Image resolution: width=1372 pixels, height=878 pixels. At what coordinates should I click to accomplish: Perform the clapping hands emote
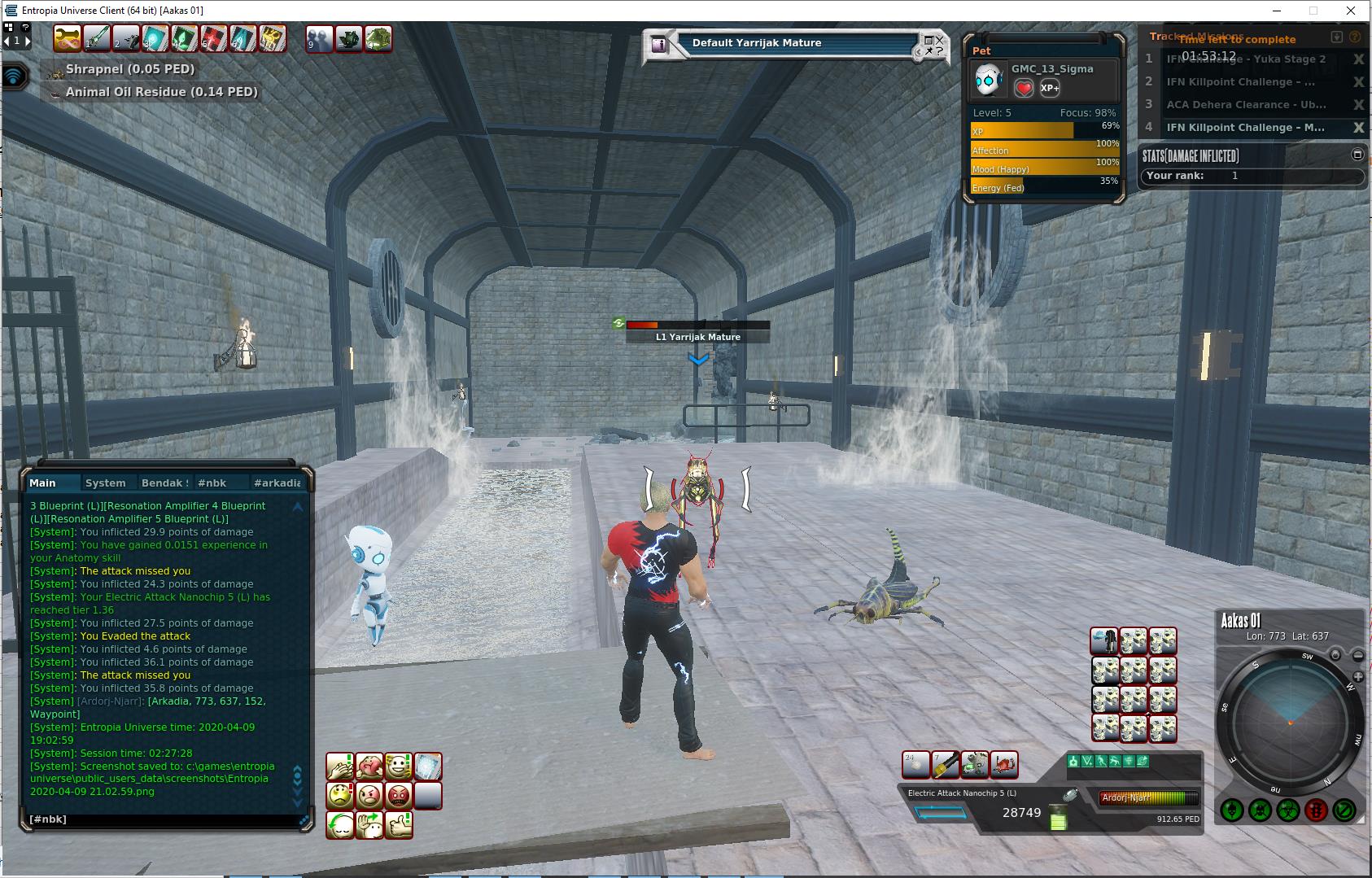[x=339, y=766]
